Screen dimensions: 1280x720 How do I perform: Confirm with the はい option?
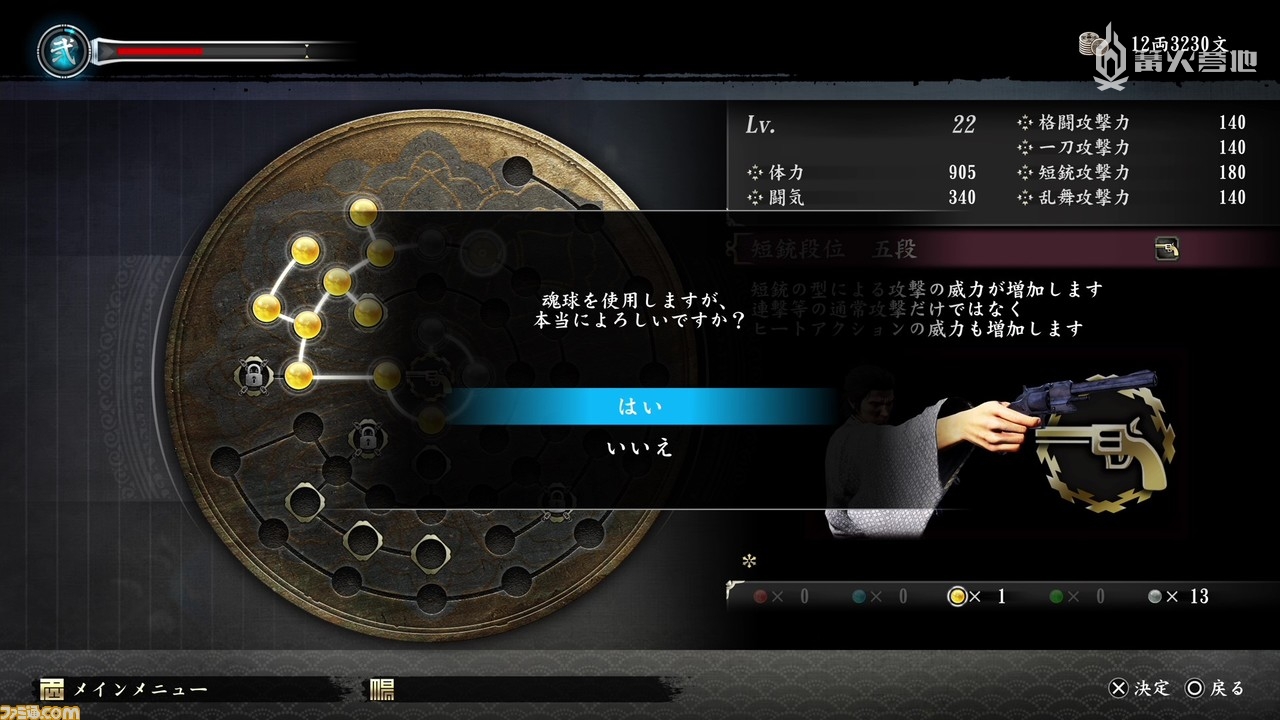click(x=640, y=407)
